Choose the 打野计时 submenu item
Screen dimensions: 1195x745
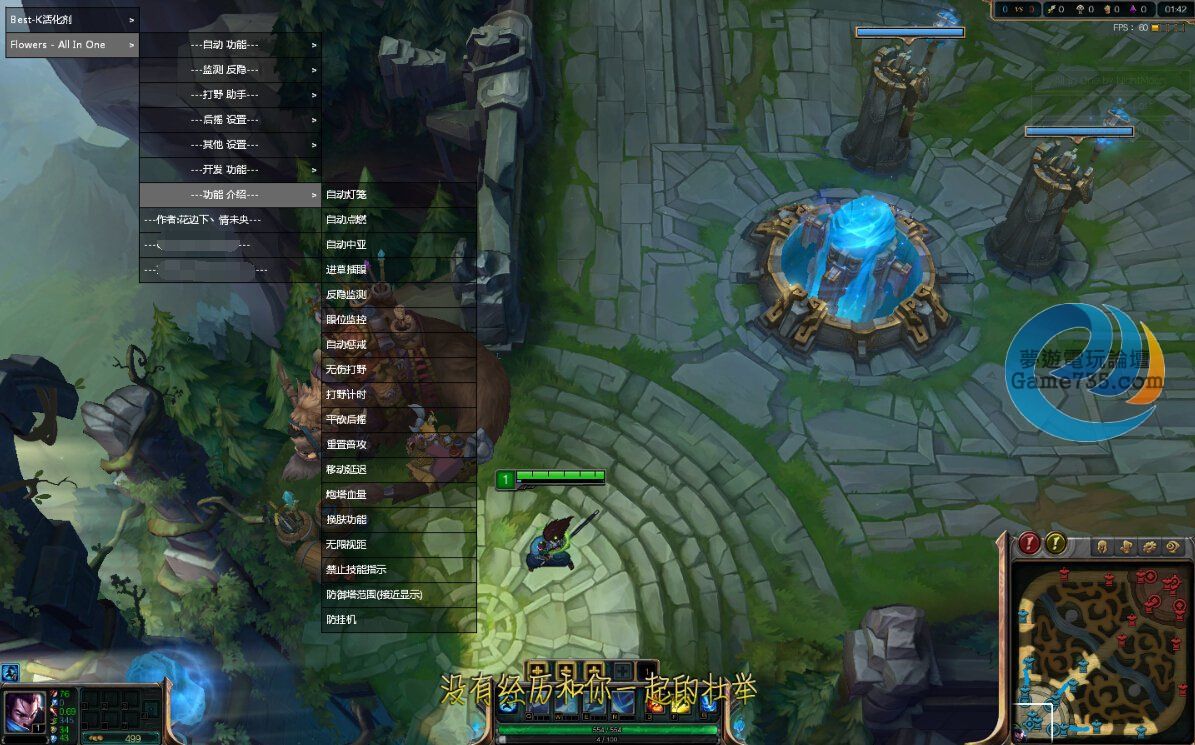click(x=398, y=395)
